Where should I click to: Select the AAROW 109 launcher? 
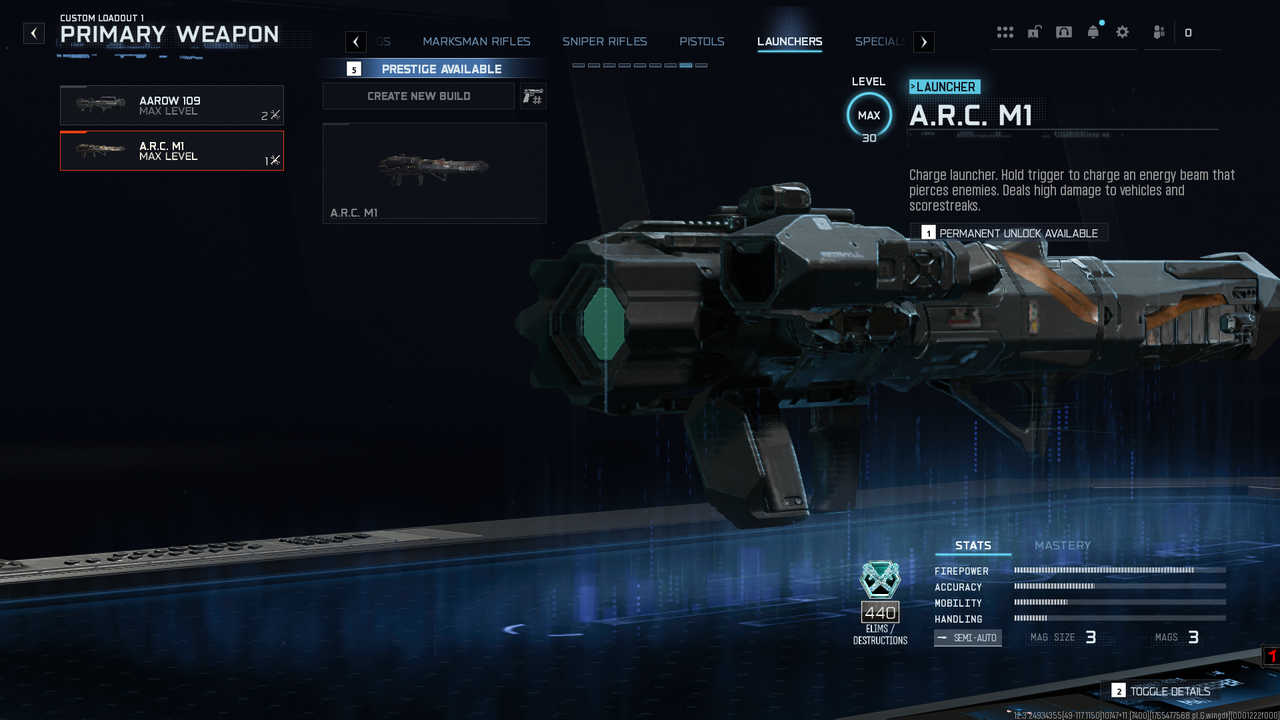[x=171, y=105]
